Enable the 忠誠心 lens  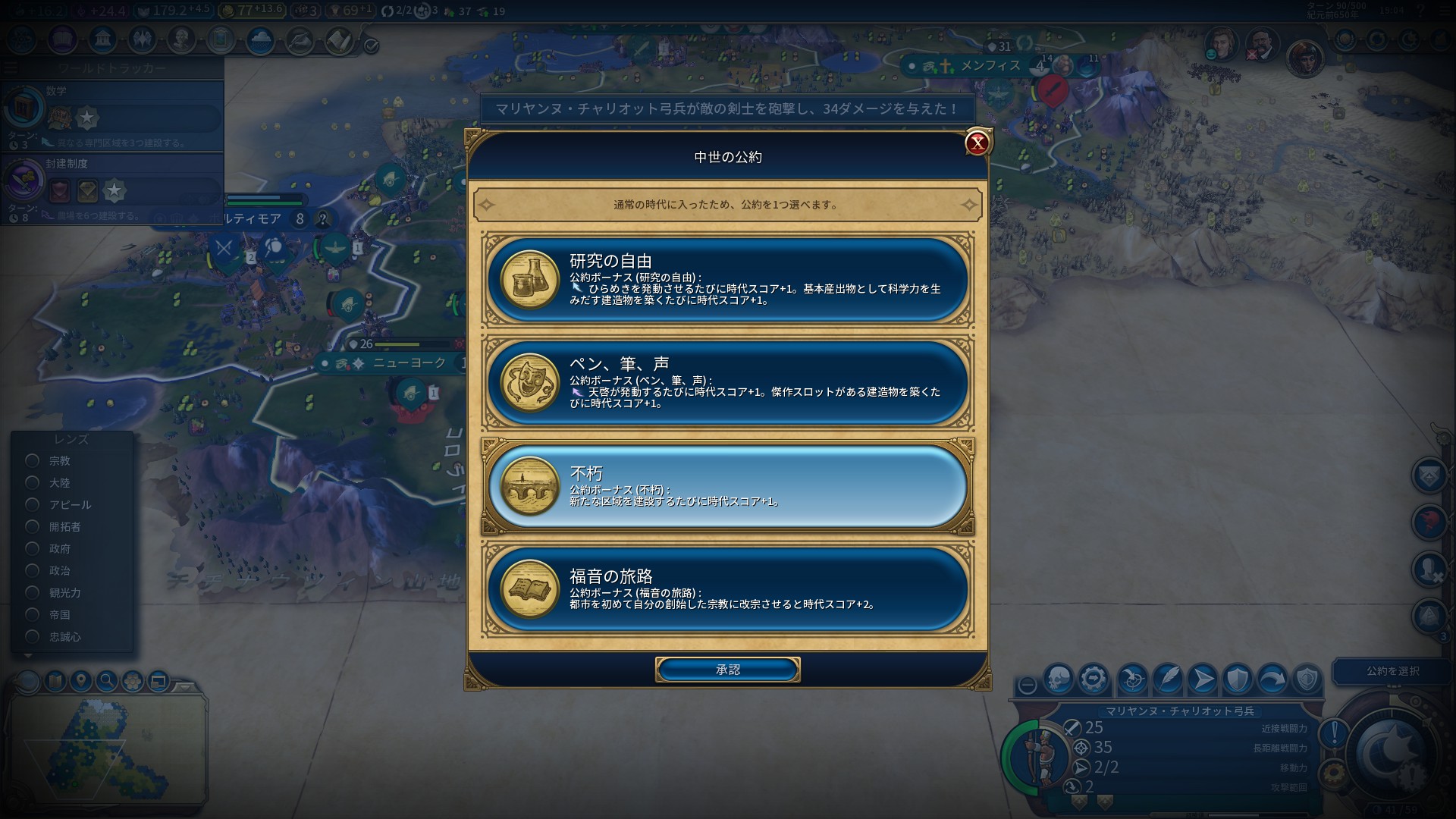pos(33,636)
